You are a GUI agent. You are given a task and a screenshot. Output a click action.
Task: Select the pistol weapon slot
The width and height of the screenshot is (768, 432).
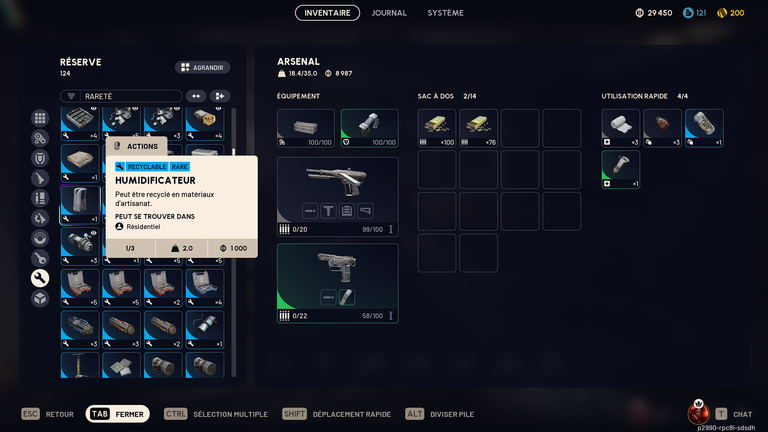point(337,283)
